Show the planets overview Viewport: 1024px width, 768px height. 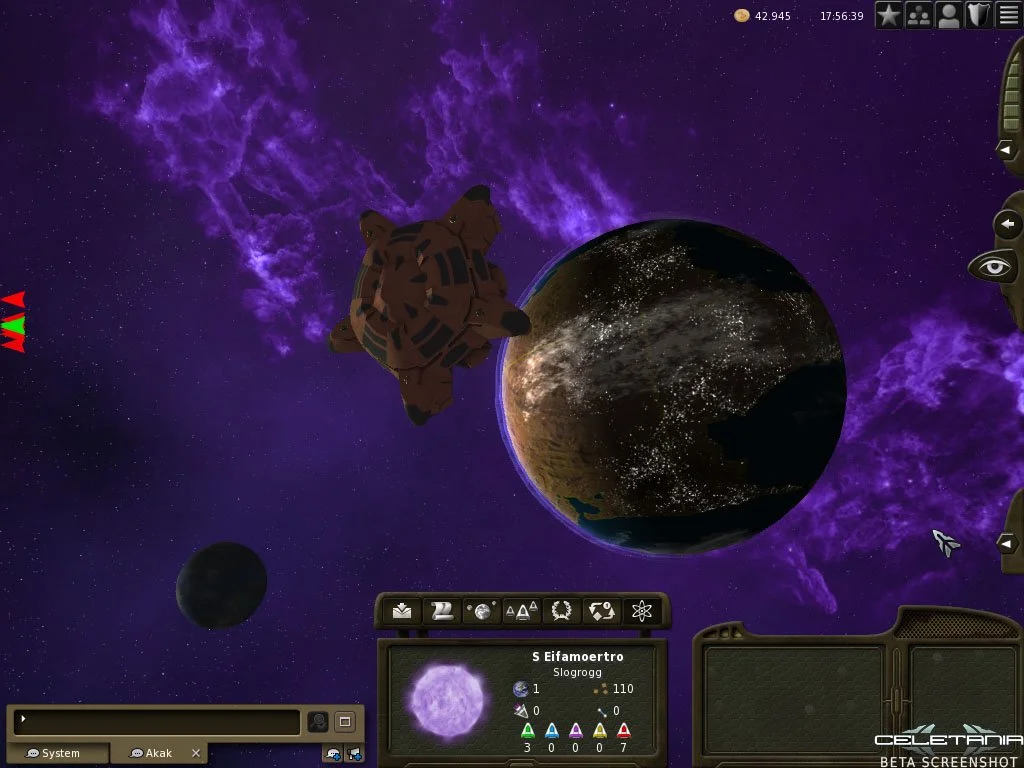482,611
